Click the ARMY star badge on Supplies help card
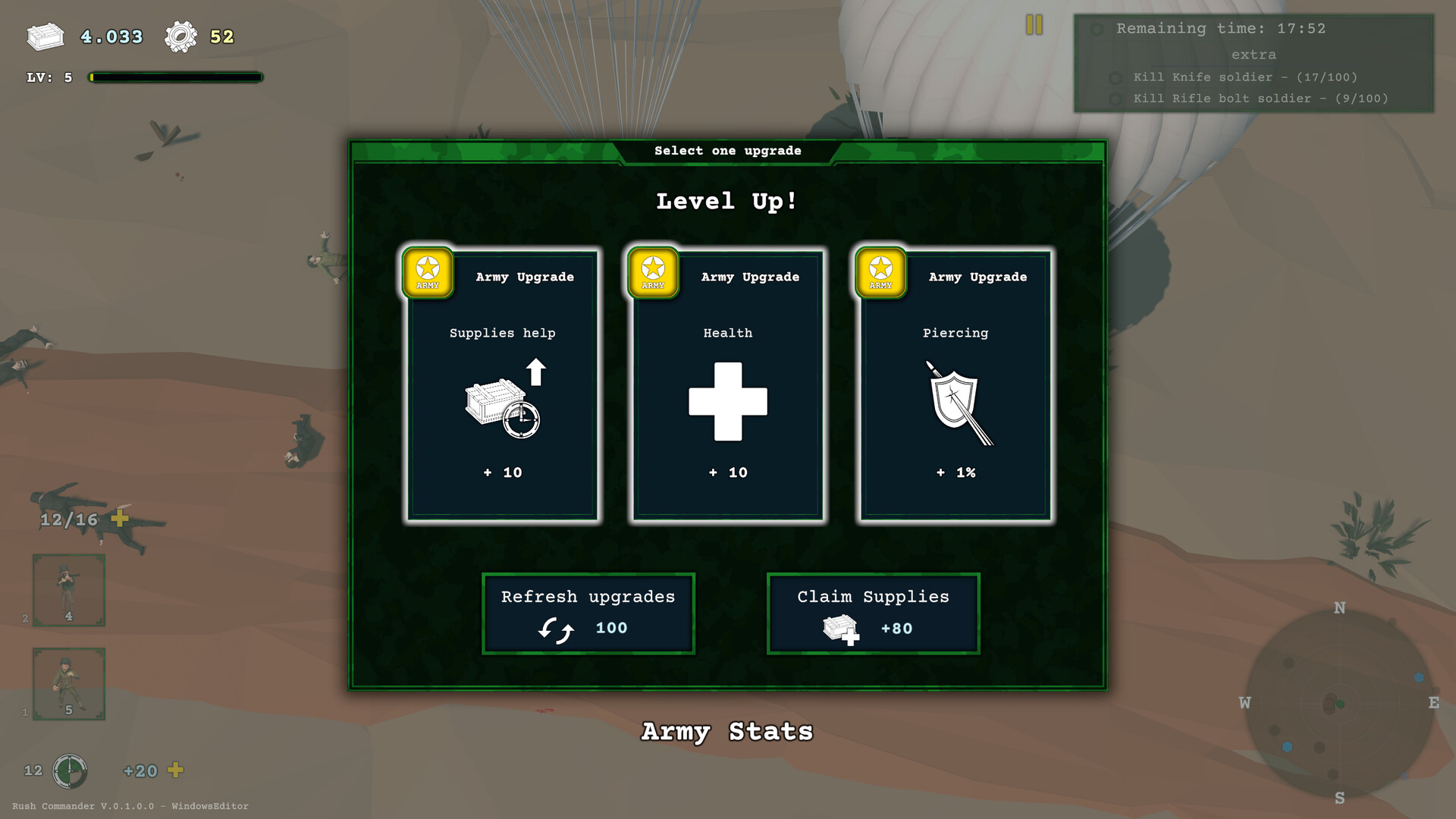1456x819 pixels. (428, 274)
